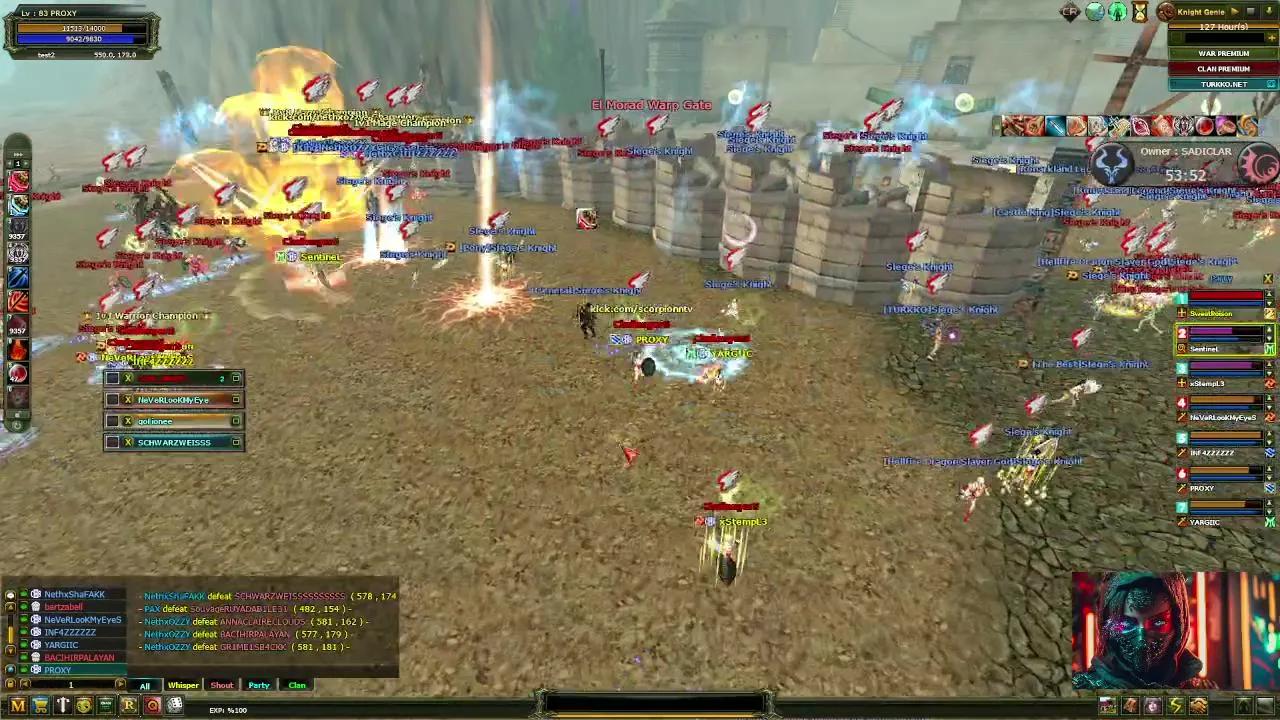Select the Party chat tab
Viewport: 1280px width, 720px height.
(259, 685)
